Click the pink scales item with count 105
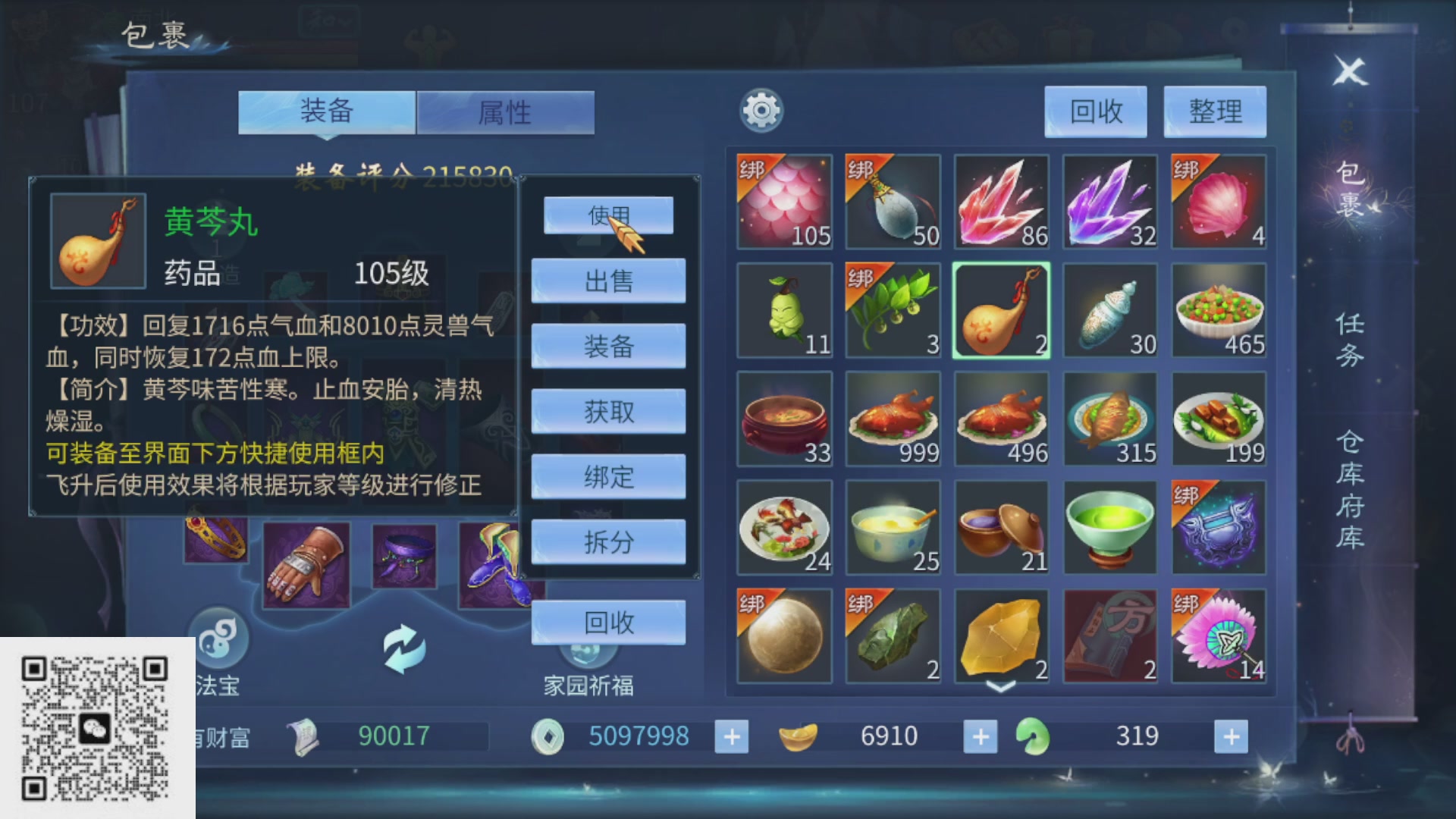1456x819 pixels. tap(784, 201)
